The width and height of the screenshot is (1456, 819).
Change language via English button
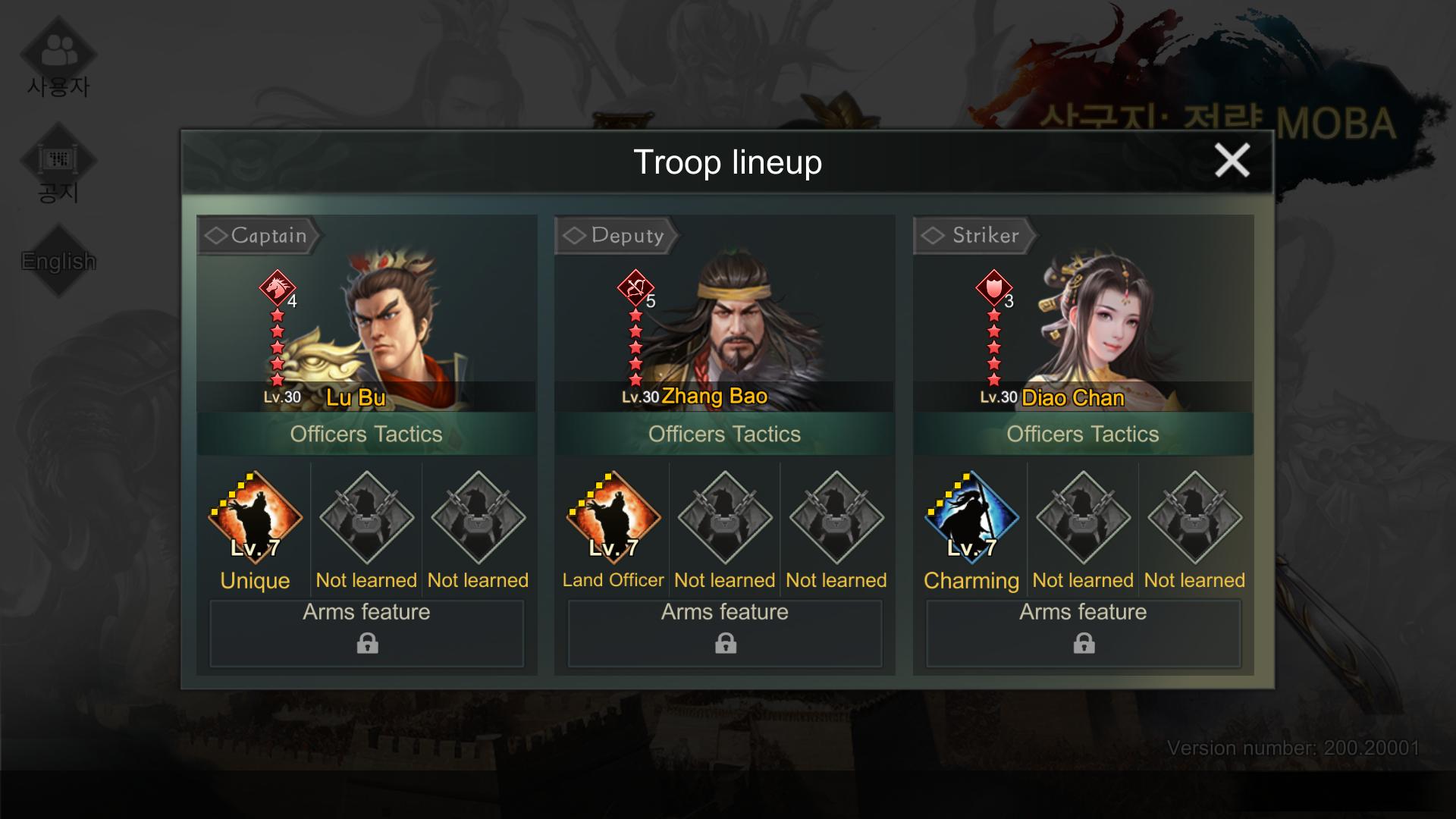point(58,261)
